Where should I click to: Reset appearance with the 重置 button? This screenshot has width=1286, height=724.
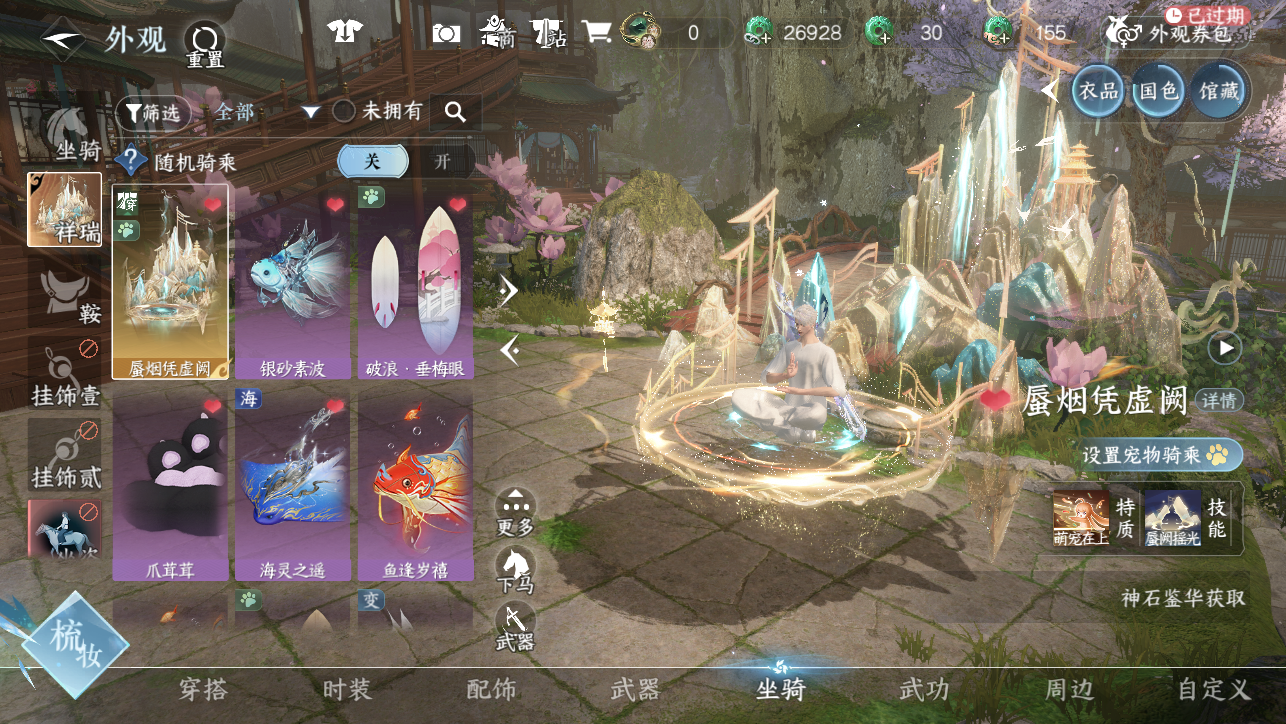point(205,44)
